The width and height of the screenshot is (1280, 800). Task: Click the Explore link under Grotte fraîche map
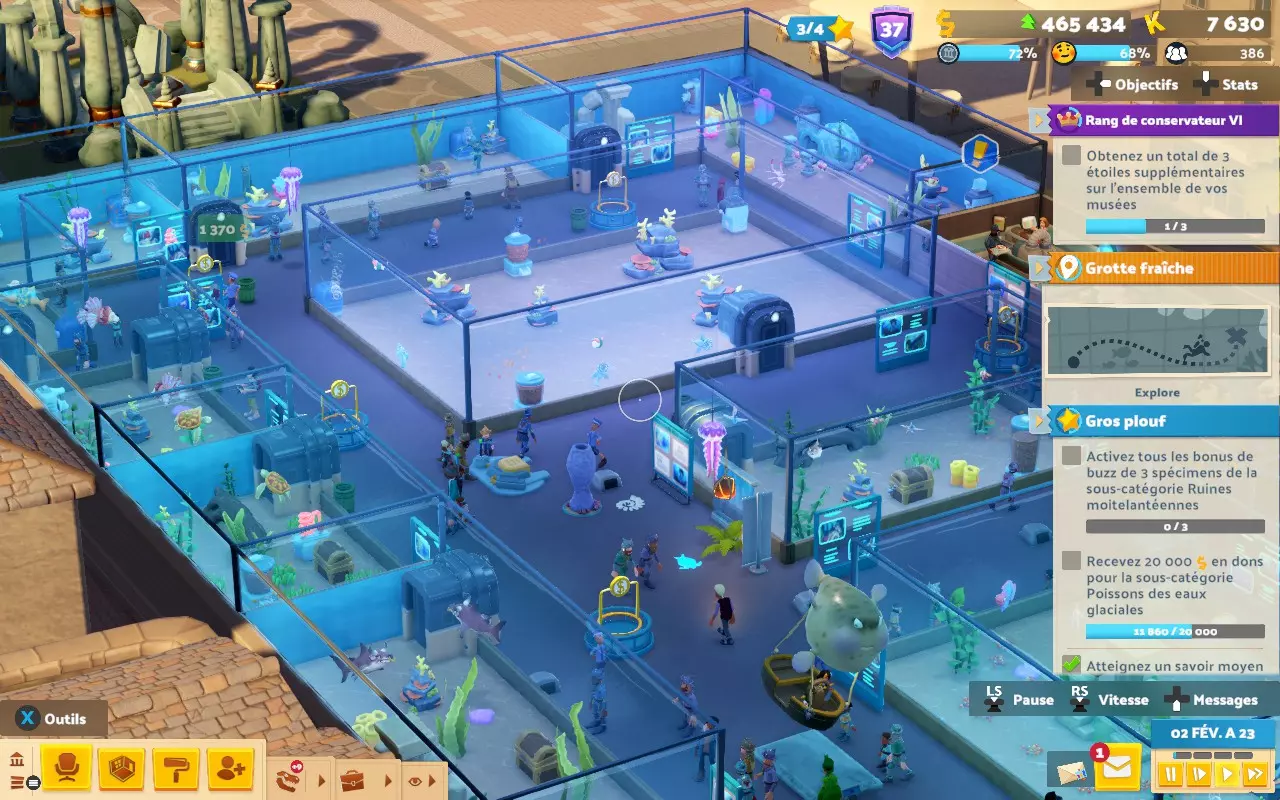click(1158, 392)
